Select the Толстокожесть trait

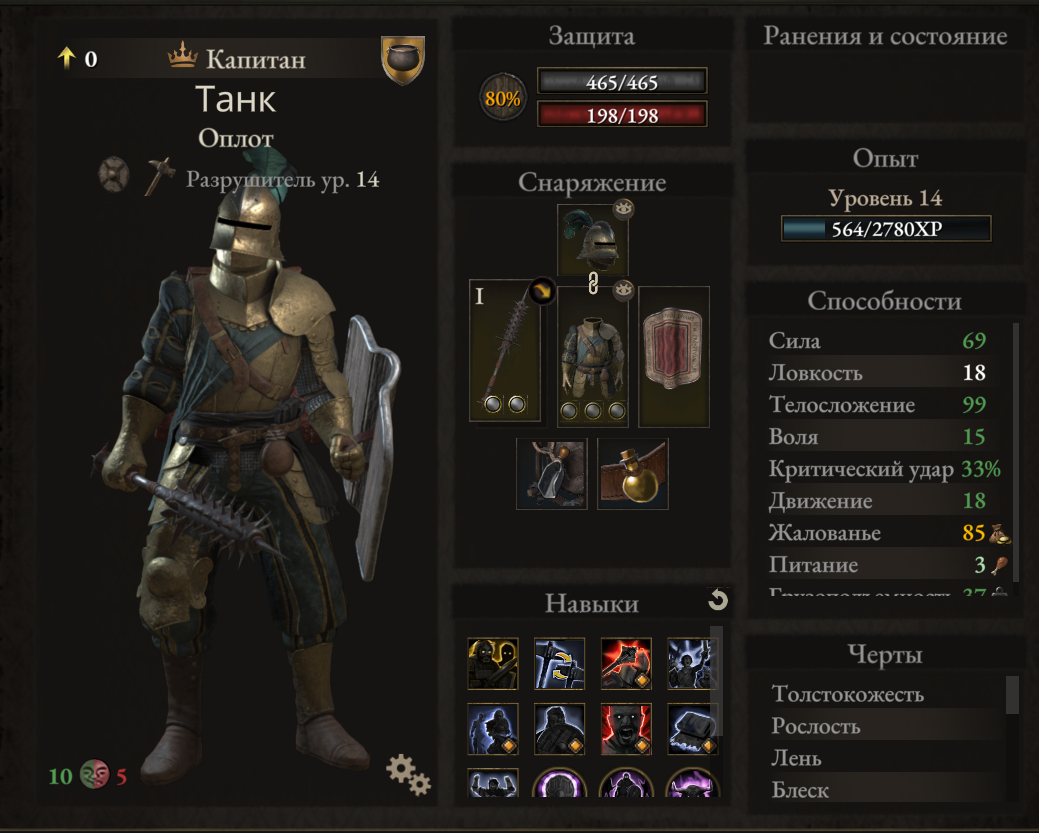[848, 694]
